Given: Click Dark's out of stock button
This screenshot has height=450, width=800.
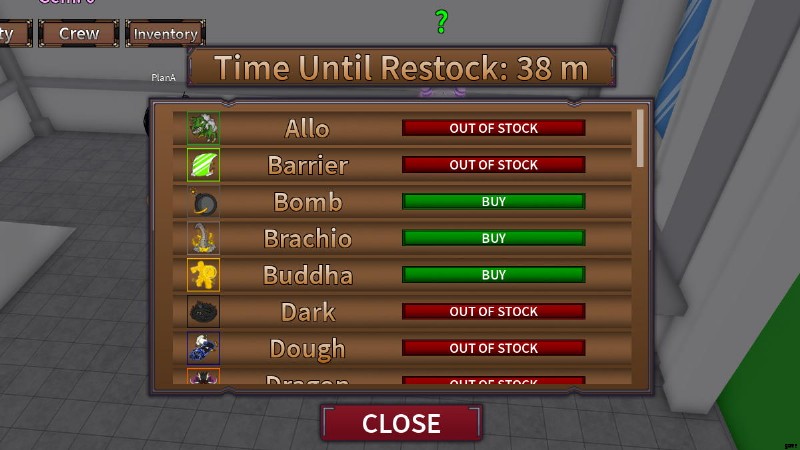Looking at the screenshot, I should coord(493,311).
